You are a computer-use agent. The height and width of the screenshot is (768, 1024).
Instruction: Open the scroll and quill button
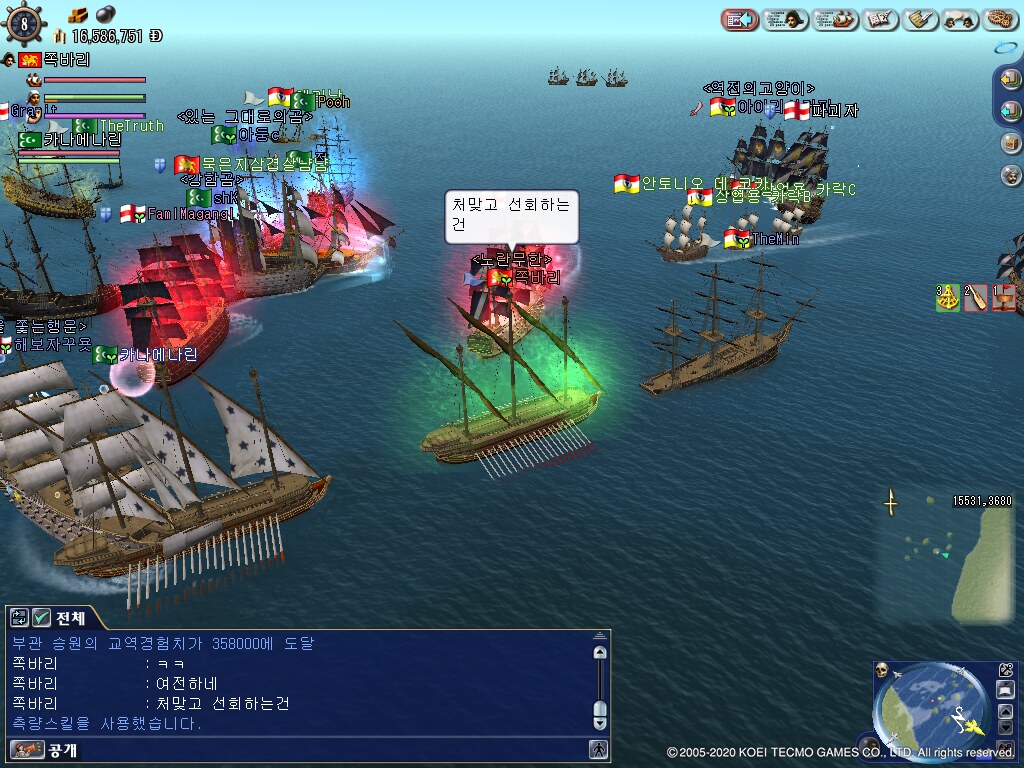[919, 19]
